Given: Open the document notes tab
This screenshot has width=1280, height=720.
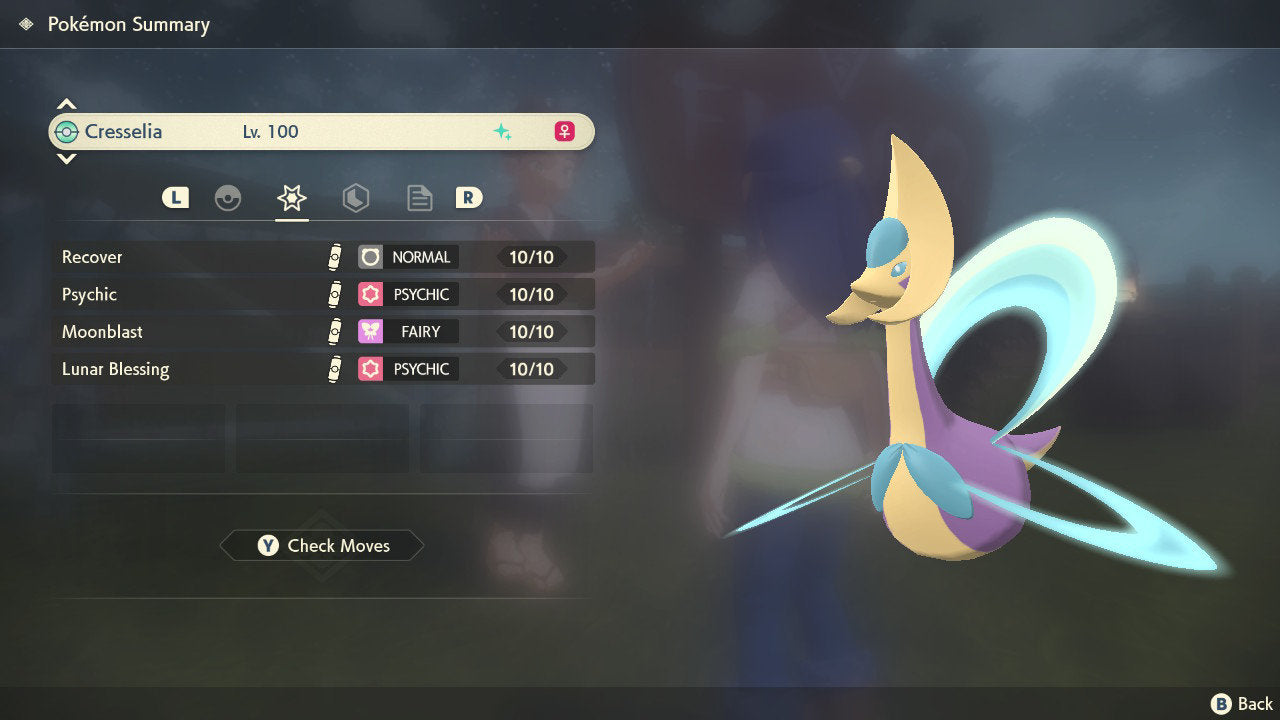Looking at the screenshot, I should [x=419, y=198].
